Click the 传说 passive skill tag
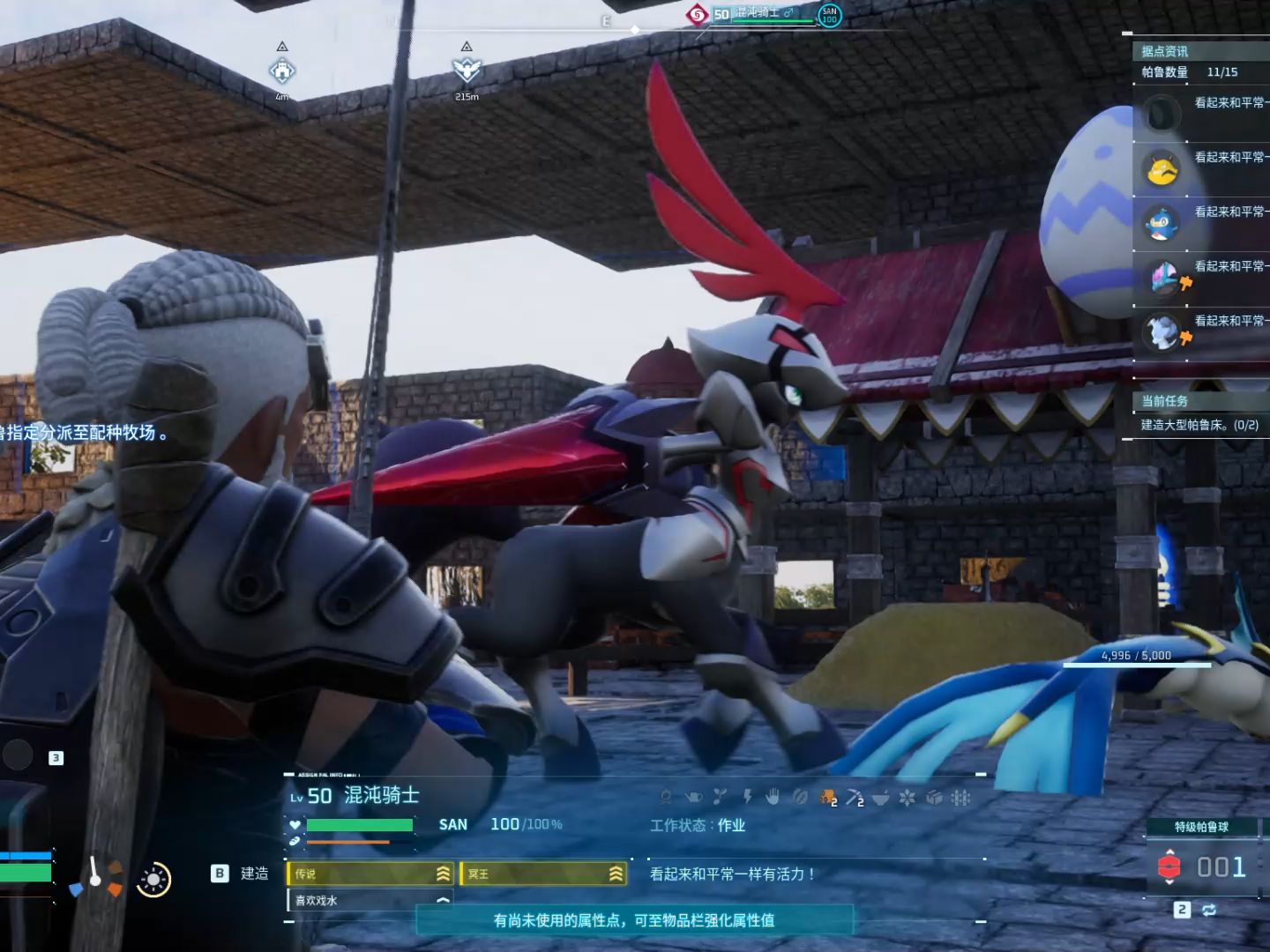The image size is (1270, 952). (370, 874)
